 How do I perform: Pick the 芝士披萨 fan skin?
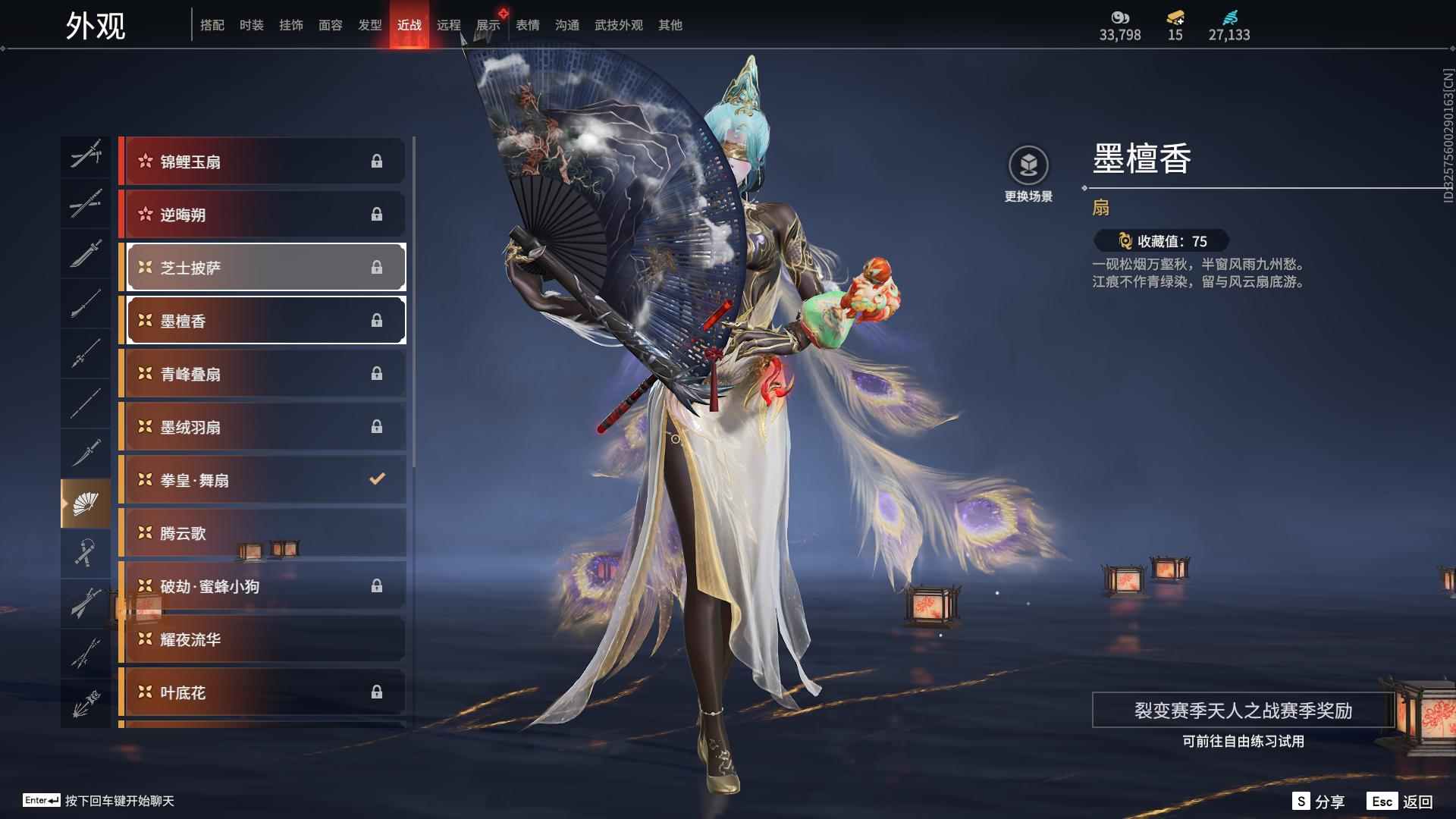[262, 268]
